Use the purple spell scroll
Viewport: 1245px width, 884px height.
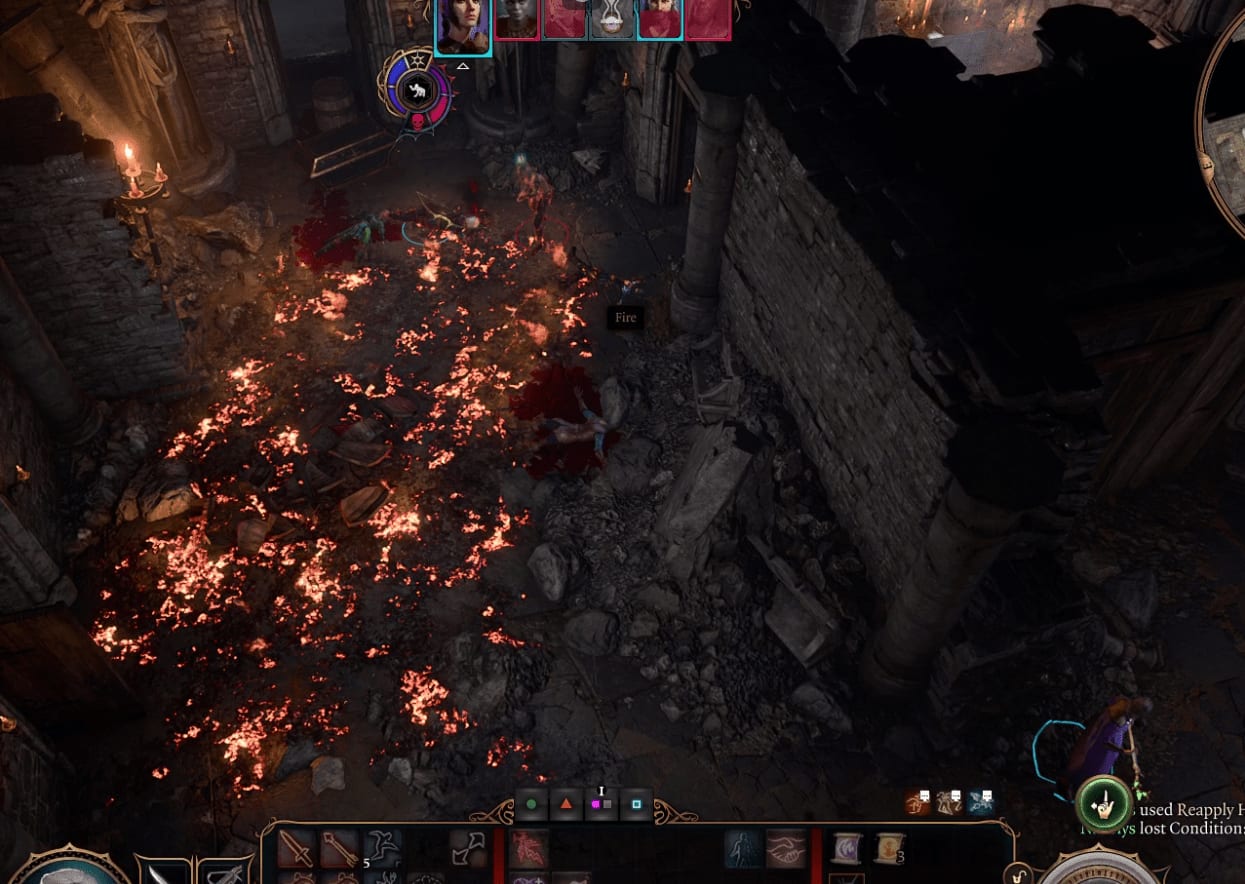[847, 849]
